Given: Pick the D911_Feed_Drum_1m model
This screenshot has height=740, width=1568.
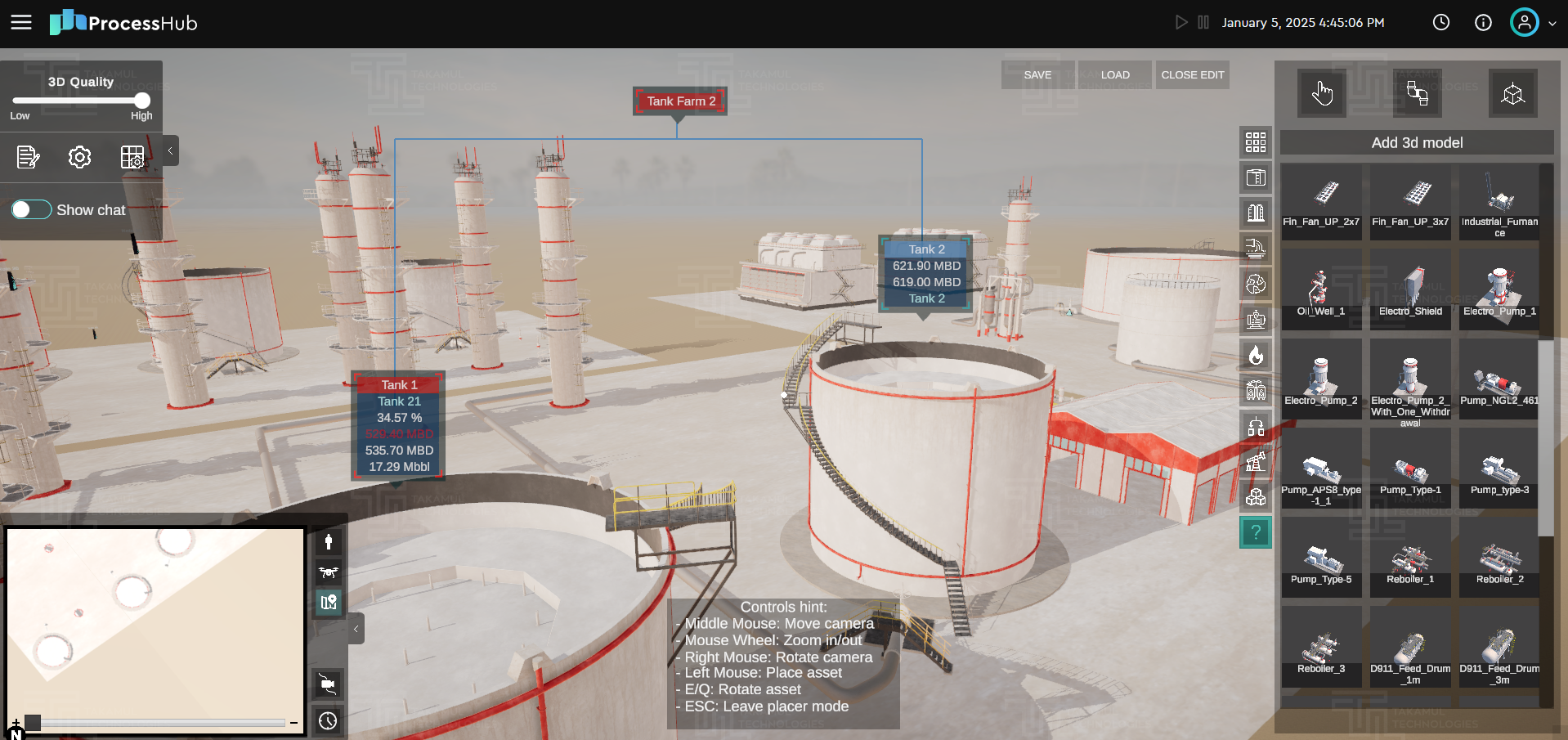Looking at the screenshot, I should pyautogui.click(x=1410, y=649).
